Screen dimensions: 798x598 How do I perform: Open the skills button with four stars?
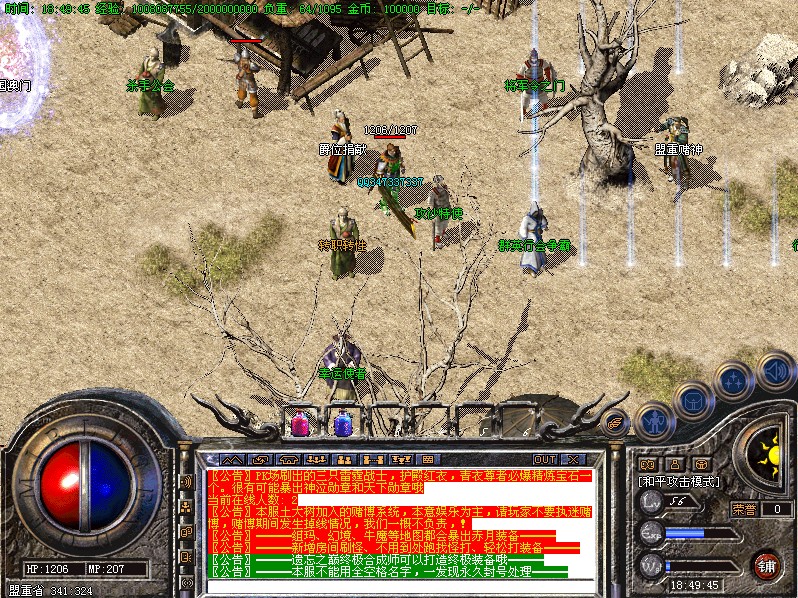pyautogui.click(x=733, y=381)
